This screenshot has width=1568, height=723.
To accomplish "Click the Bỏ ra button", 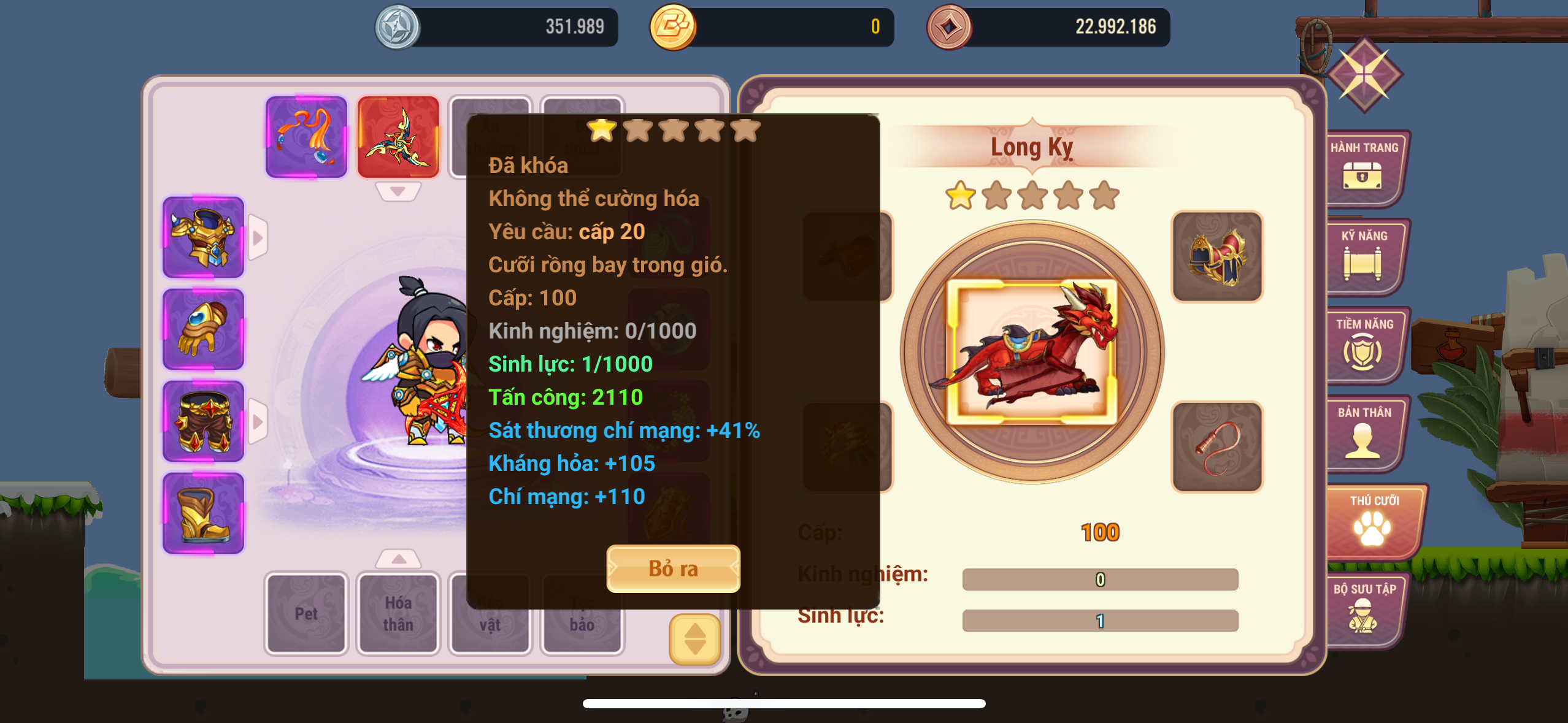I will coord(673,568).
